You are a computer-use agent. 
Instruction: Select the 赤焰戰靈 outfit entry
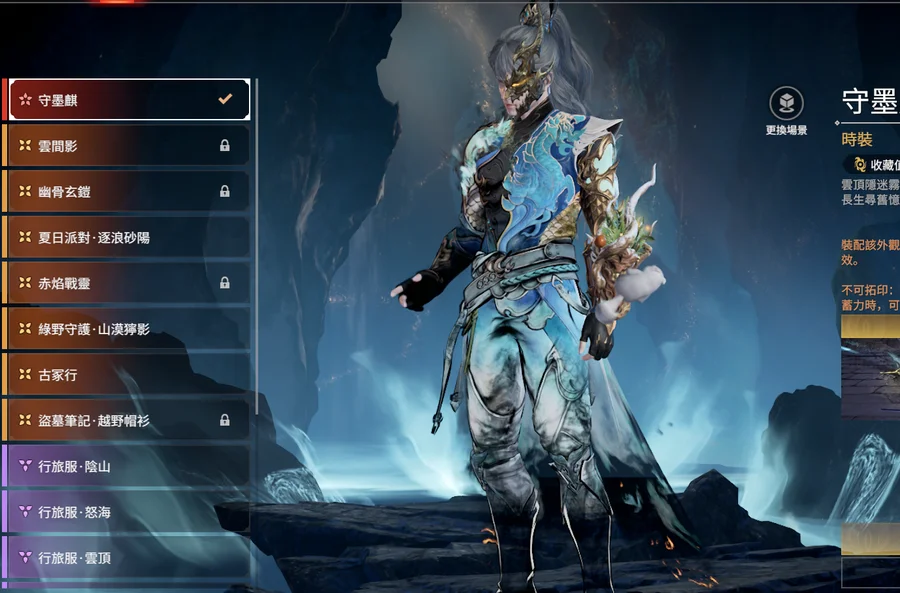(x=128, y=283)
